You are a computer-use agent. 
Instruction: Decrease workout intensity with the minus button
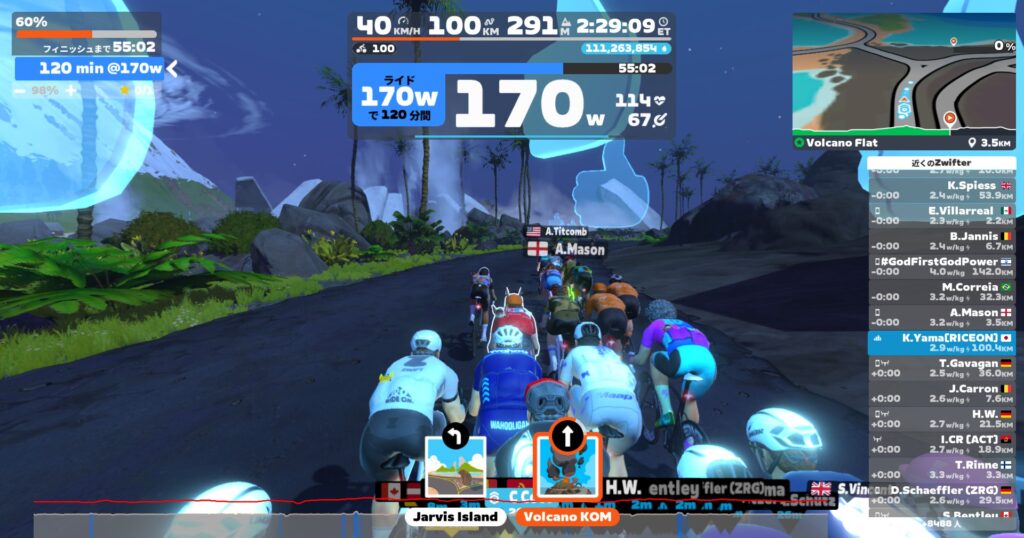click(x=20, y=90)
